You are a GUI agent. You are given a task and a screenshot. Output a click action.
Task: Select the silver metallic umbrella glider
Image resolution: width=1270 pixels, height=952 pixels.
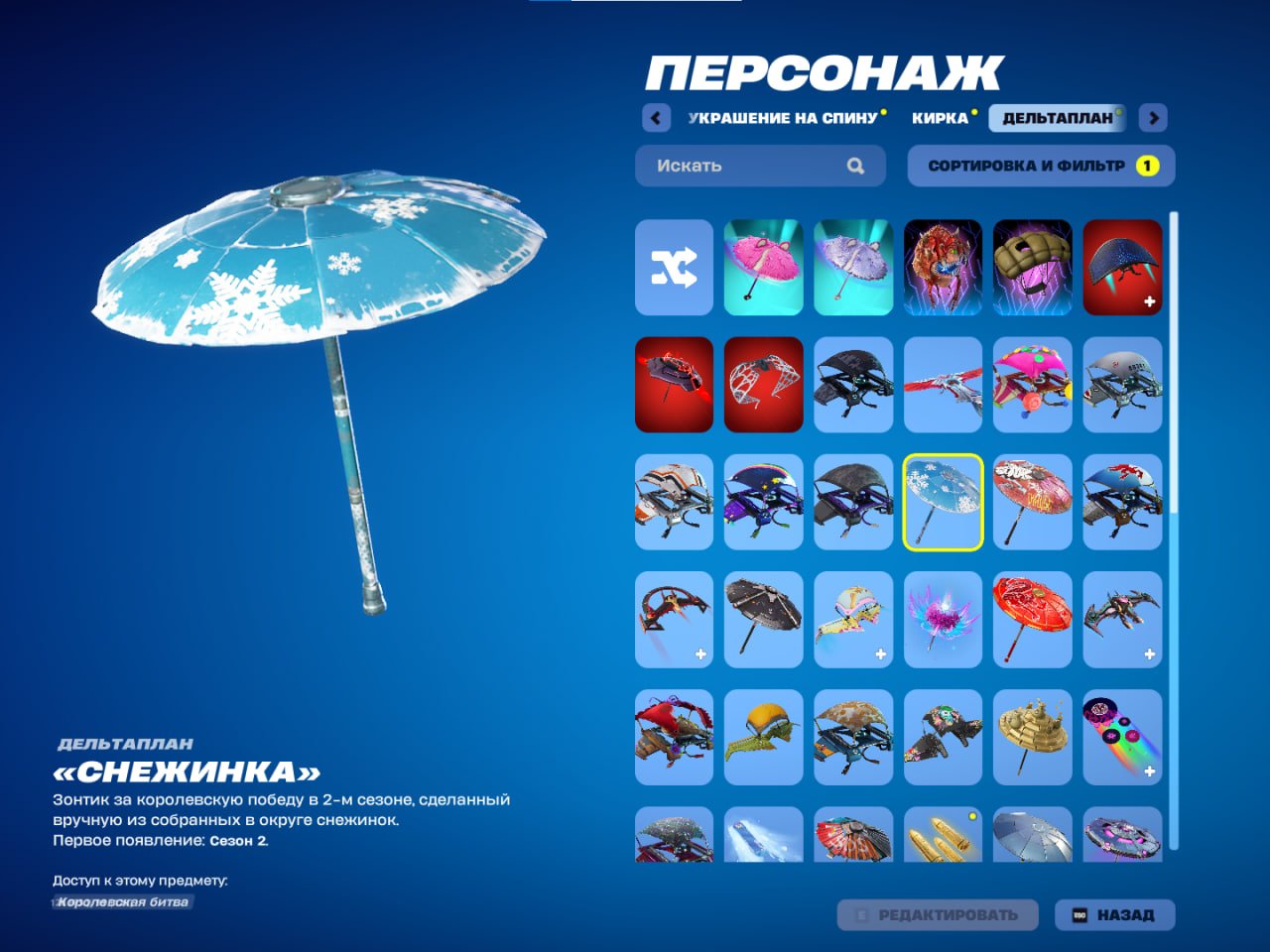[x=1033, y=844]
